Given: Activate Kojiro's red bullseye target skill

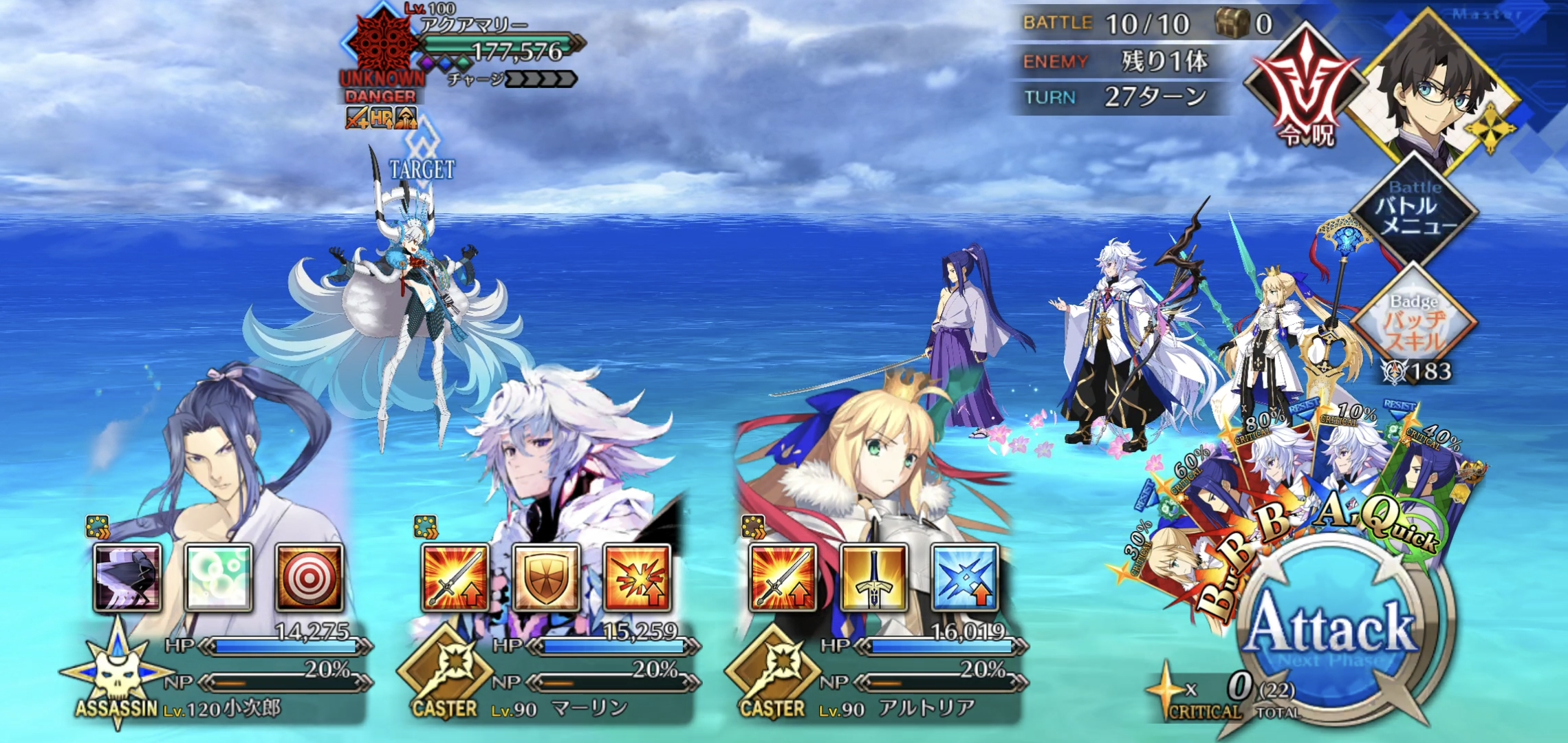Looking at the screenshot, I should [x=309, y=578].
